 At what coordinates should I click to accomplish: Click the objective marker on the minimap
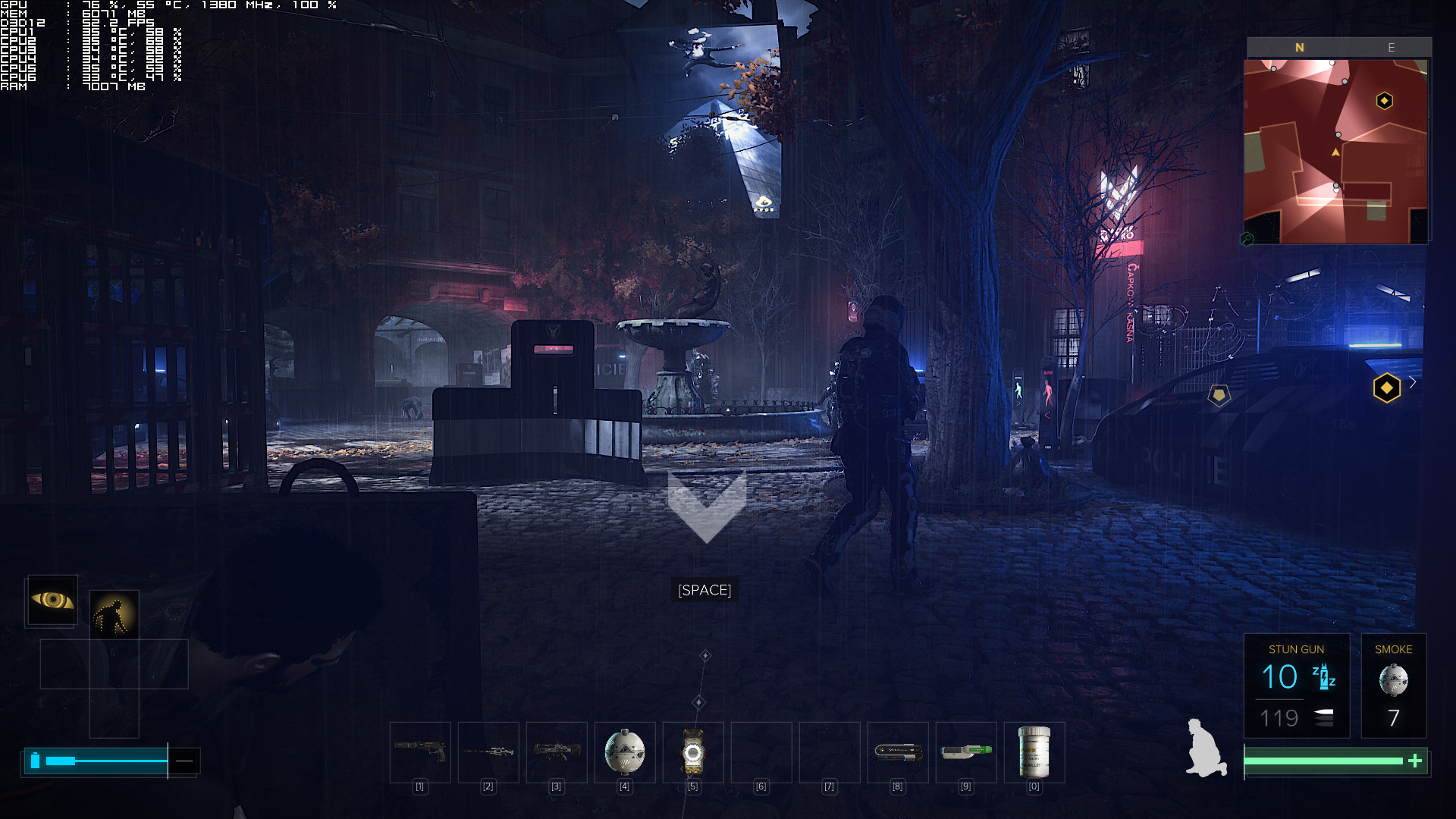coord(1384,101)
